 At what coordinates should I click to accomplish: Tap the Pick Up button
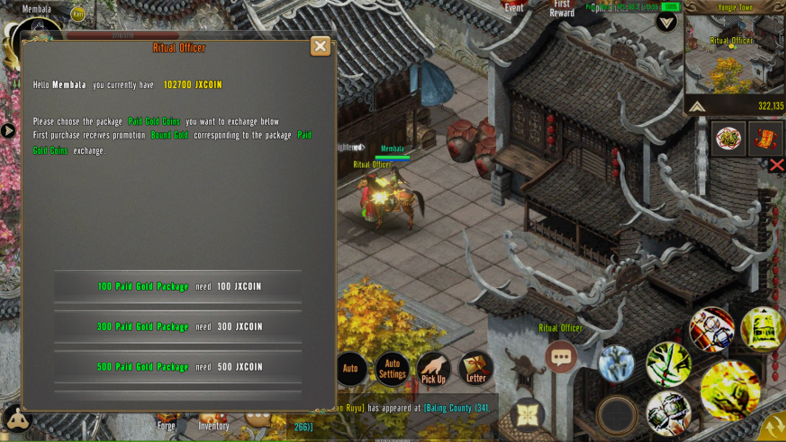coord(434,370)
